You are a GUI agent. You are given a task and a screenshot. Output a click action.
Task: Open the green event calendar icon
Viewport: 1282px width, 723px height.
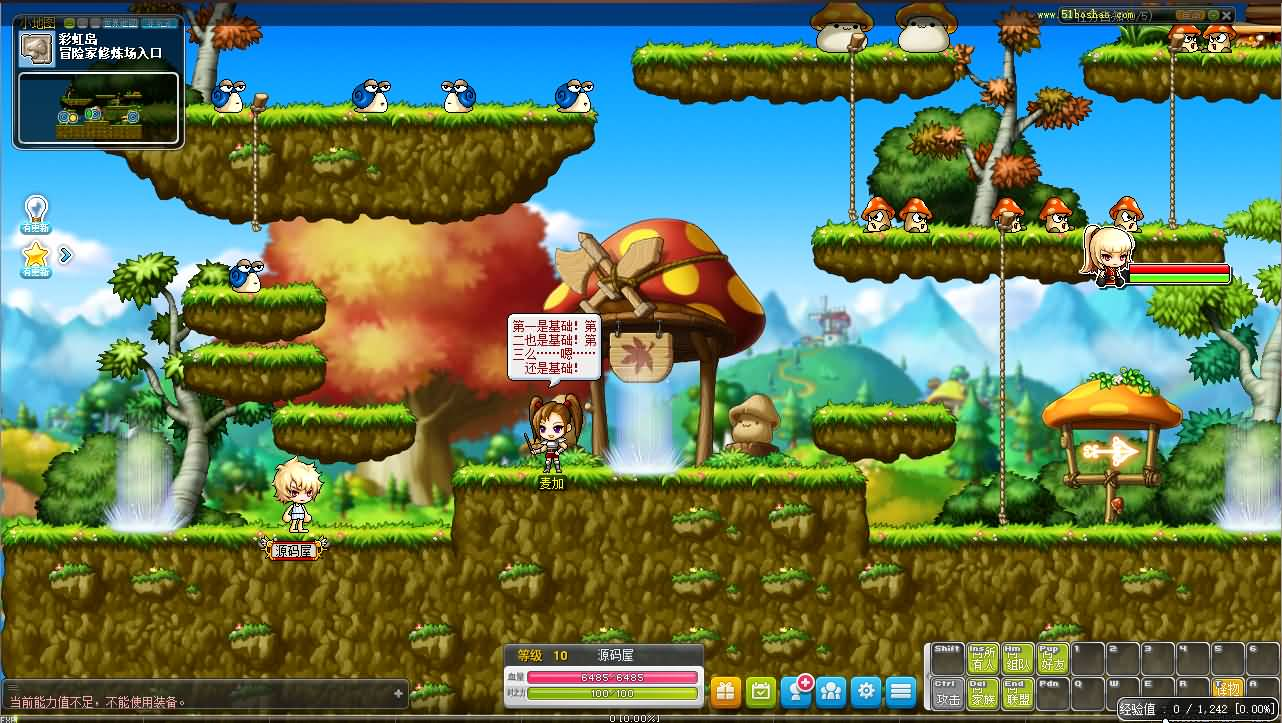pos(761,691)
